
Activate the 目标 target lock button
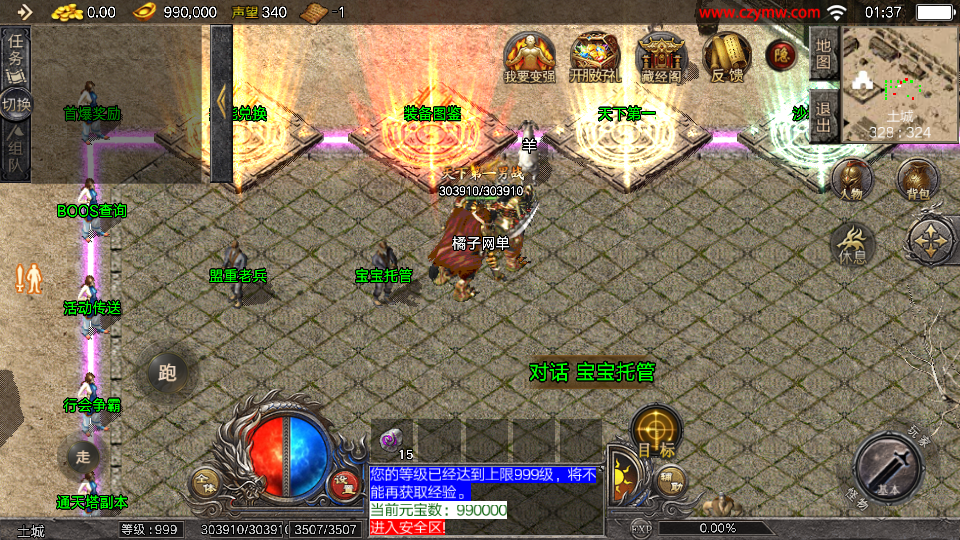pos(656,432)
